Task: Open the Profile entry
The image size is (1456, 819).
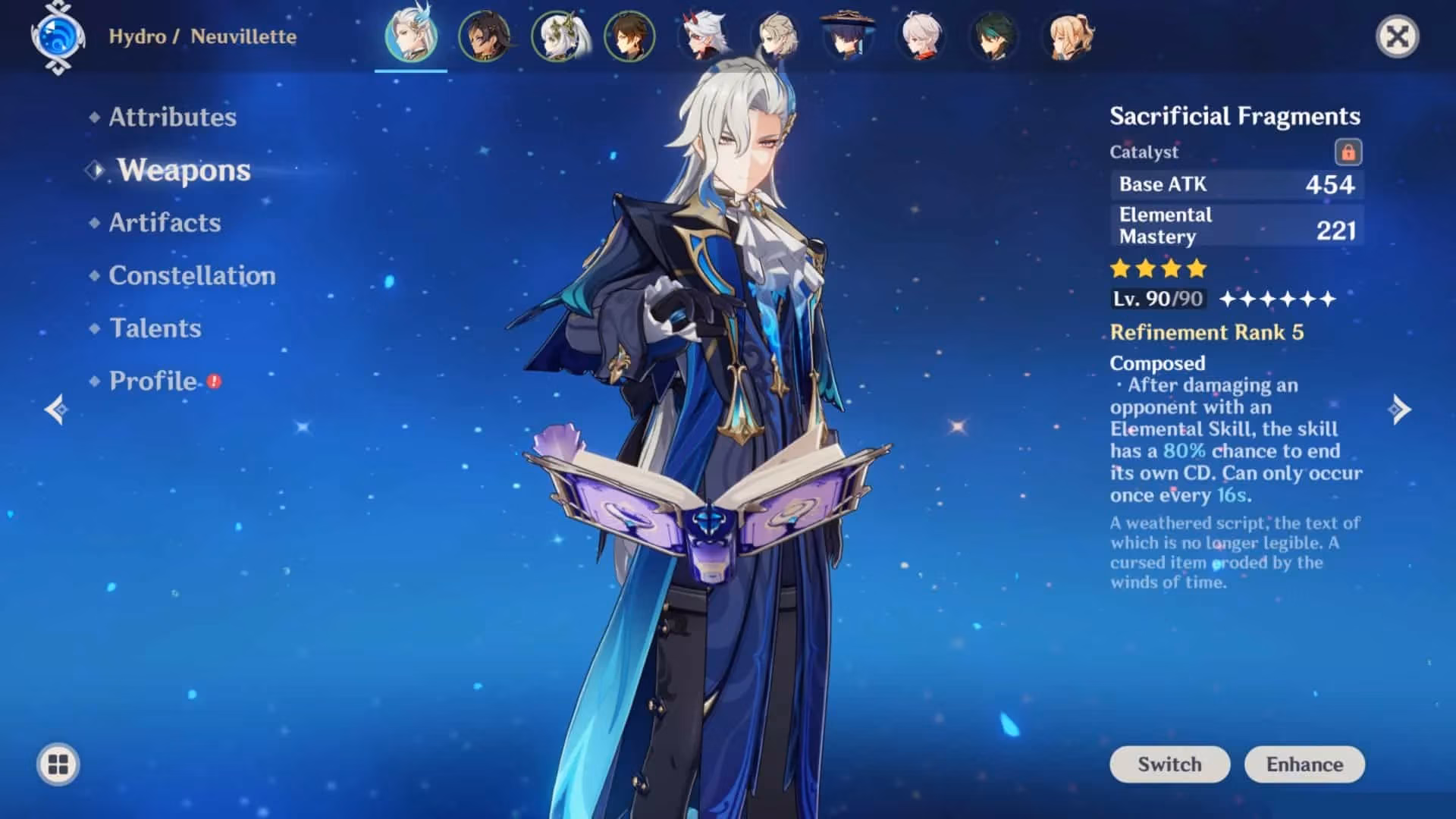Action: tap(153, 381)
